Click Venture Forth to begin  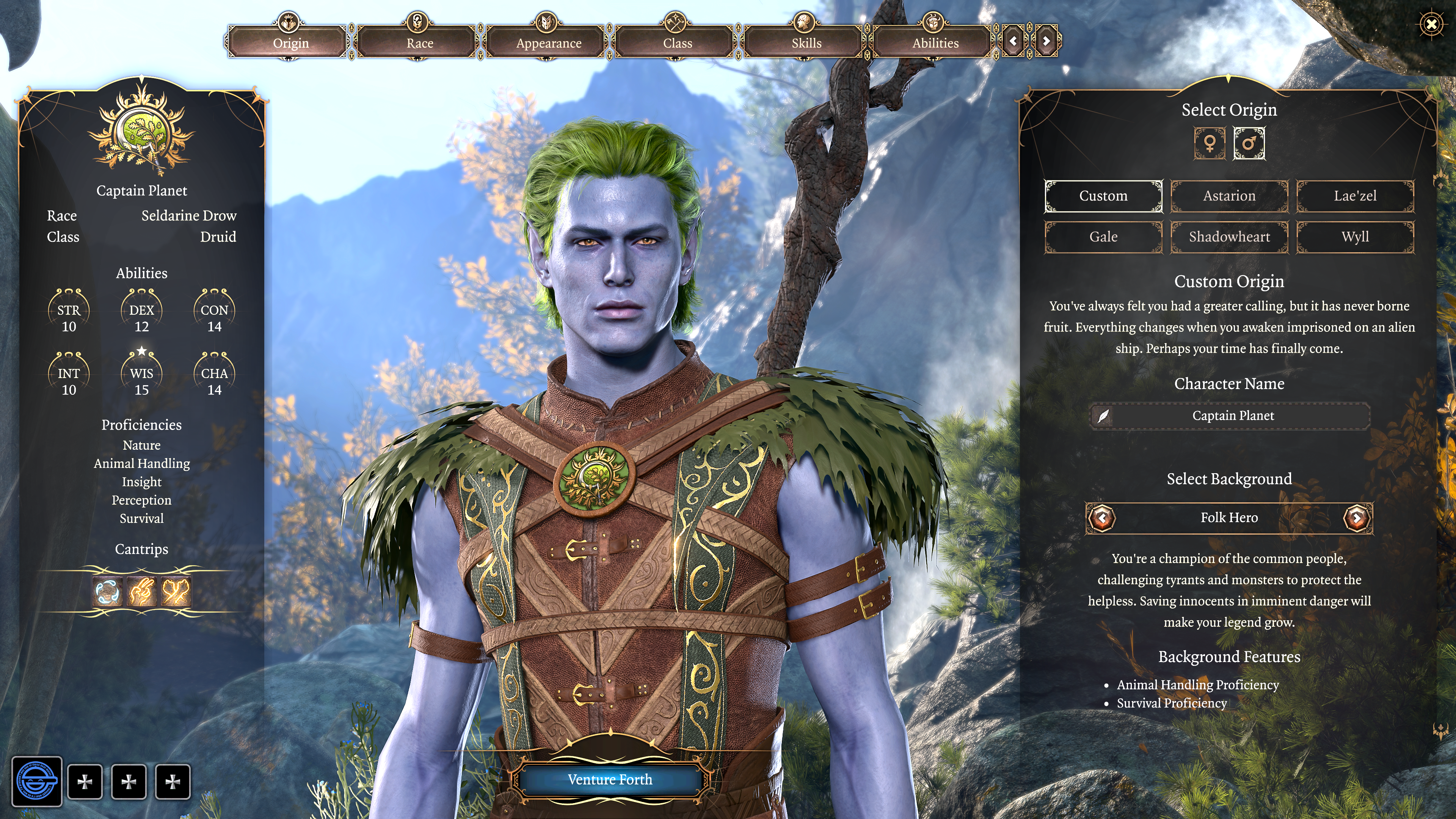coord(610,780)
